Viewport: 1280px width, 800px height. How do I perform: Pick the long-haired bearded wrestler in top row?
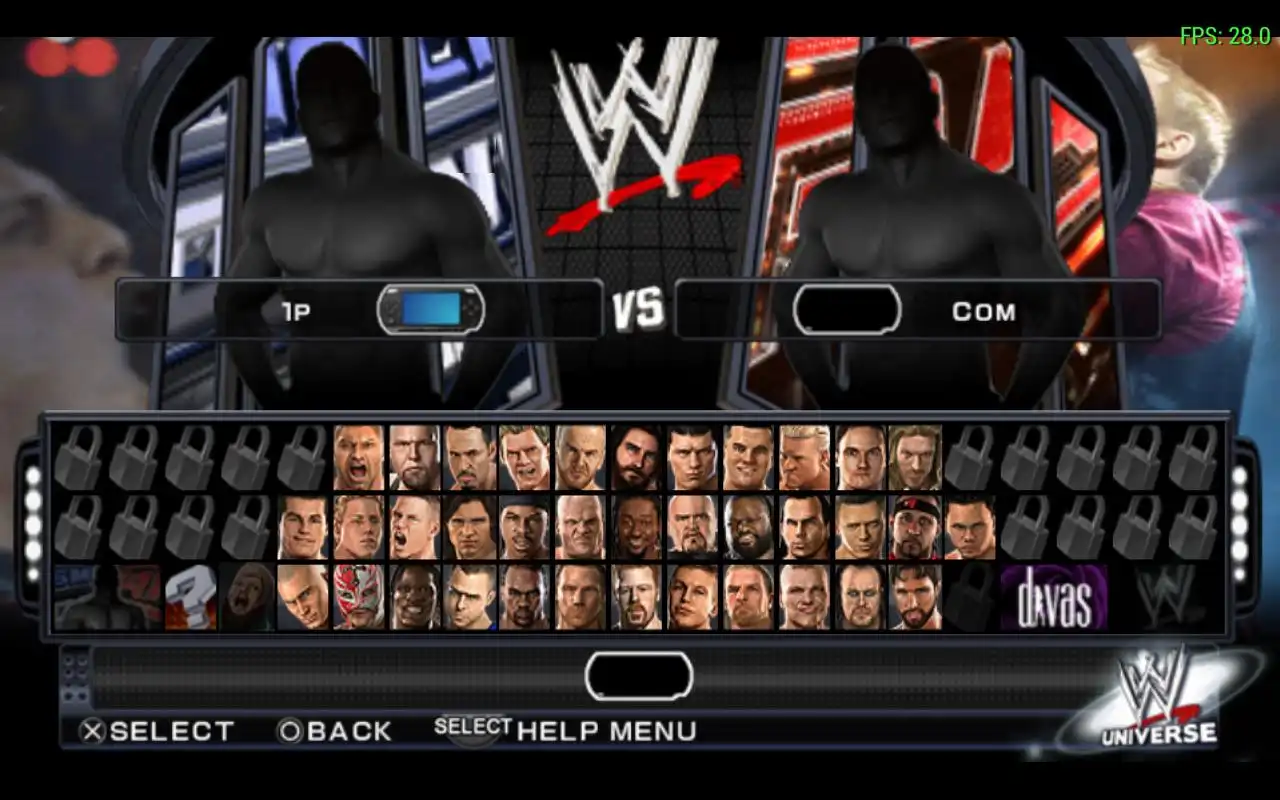tap(637, 458)
